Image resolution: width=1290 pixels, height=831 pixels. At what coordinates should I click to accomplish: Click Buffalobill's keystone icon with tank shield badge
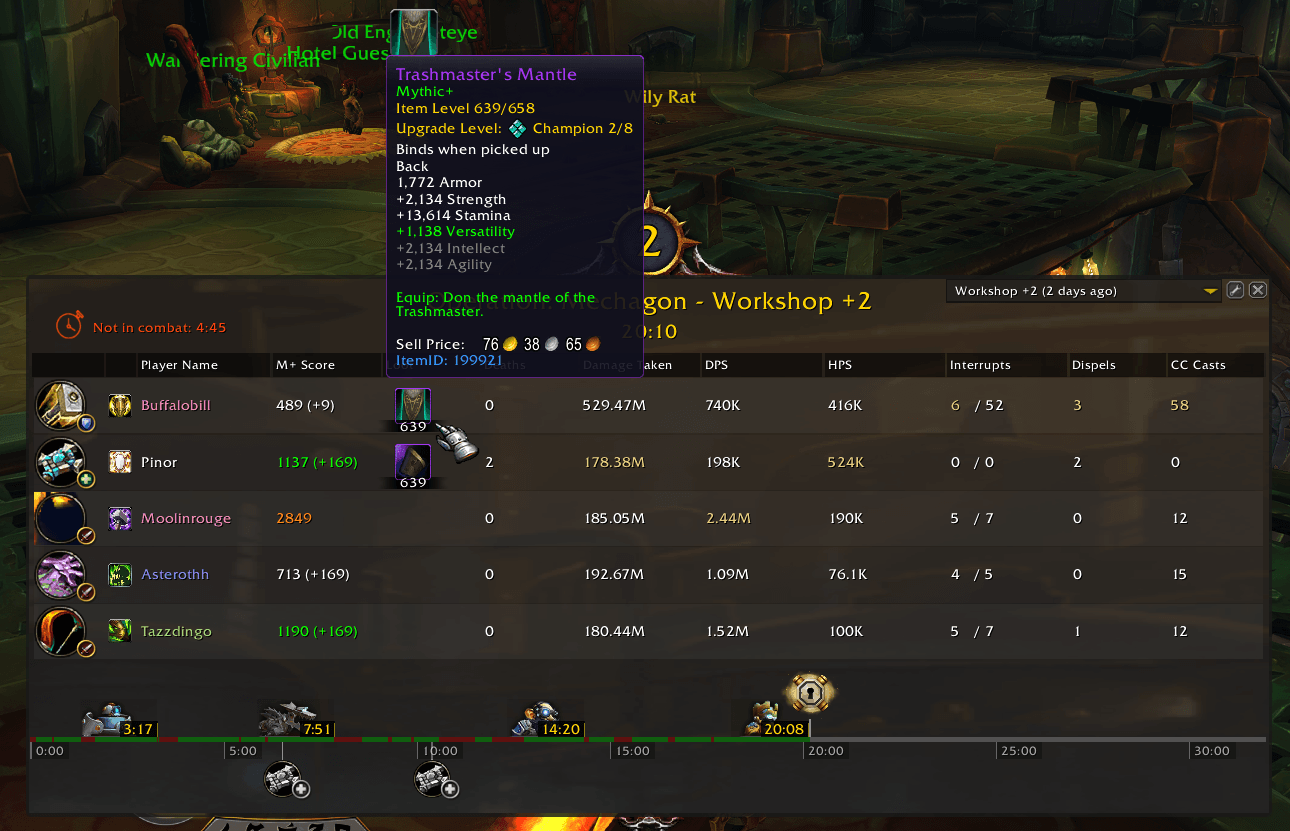(x=61, y=405)
